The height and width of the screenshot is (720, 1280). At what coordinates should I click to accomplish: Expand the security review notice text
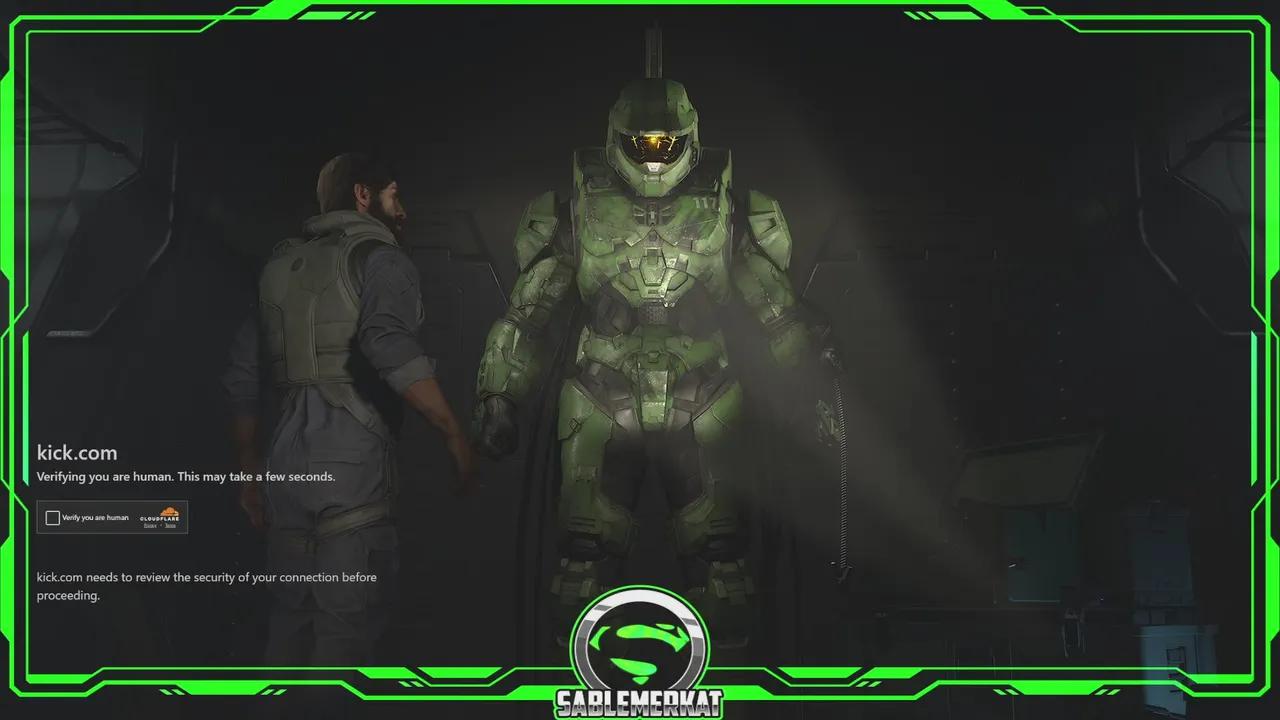tap(205, 586)
